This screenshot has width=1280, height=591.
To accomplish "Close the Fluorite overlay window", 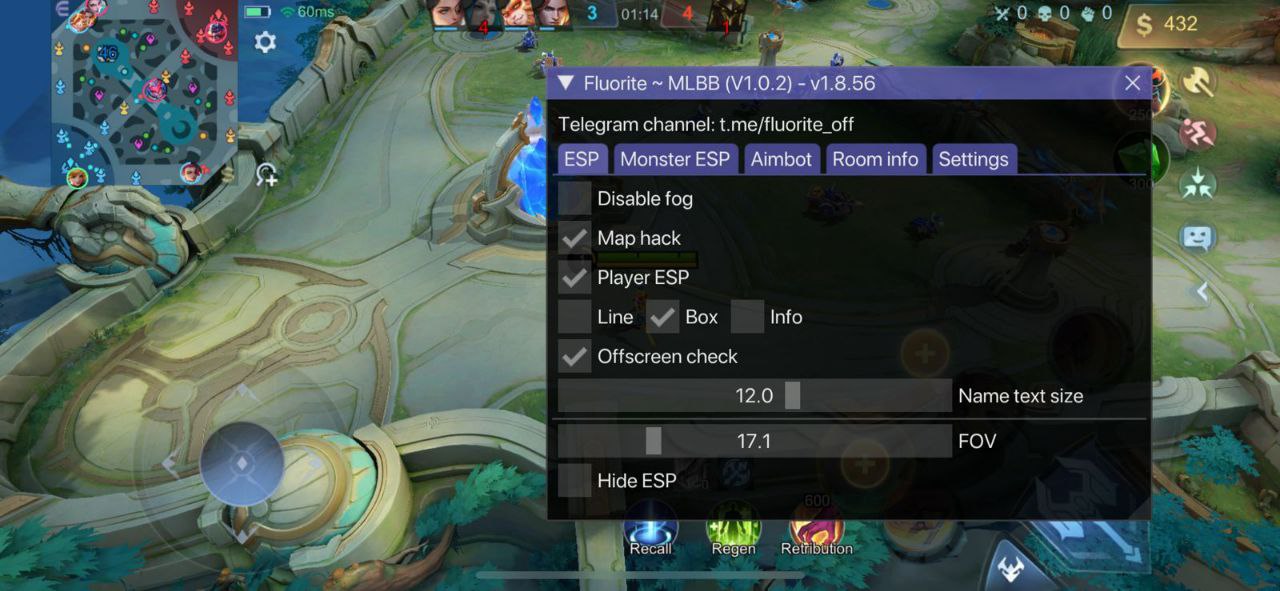I will [x=1132, y=83].
